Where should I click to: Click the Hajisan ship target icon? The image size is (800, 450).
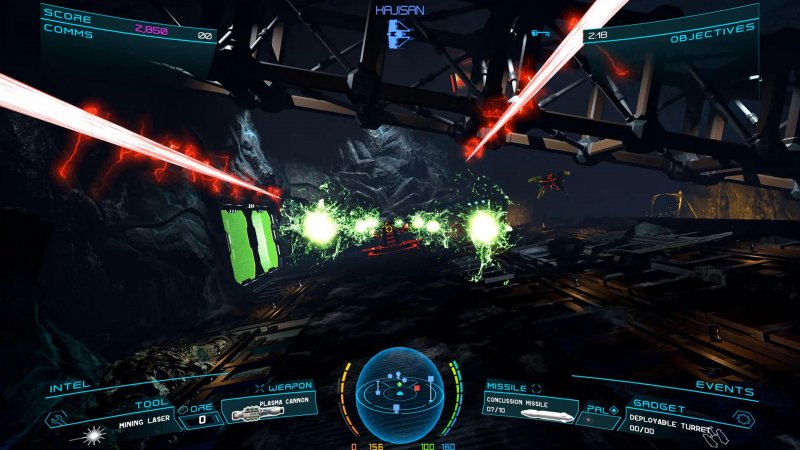(x=399, y=31)
